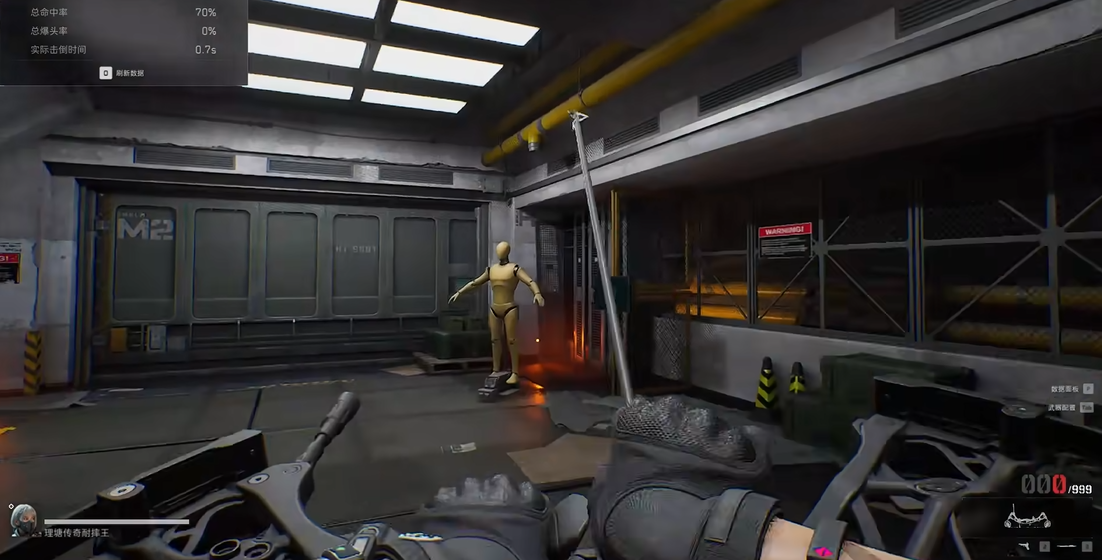Switch to the pistol sidearm slot
1102x560 pixels.
pos(1025,547)
